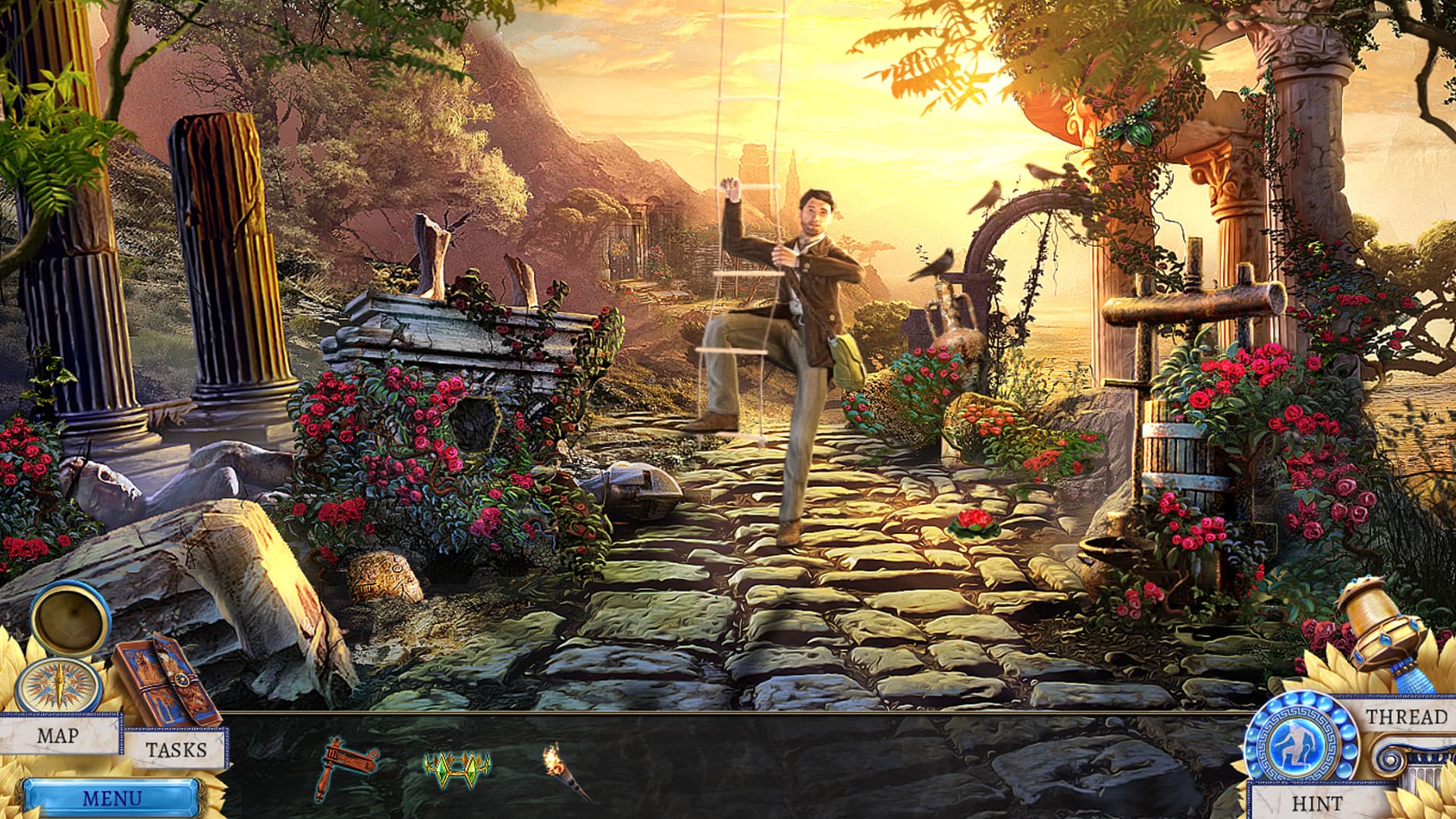Image resolution: width=1456 pixels, height=819 pixels.
Task: Open the TASKS tab
Action: pyautogui.click(x=176, y=751)
